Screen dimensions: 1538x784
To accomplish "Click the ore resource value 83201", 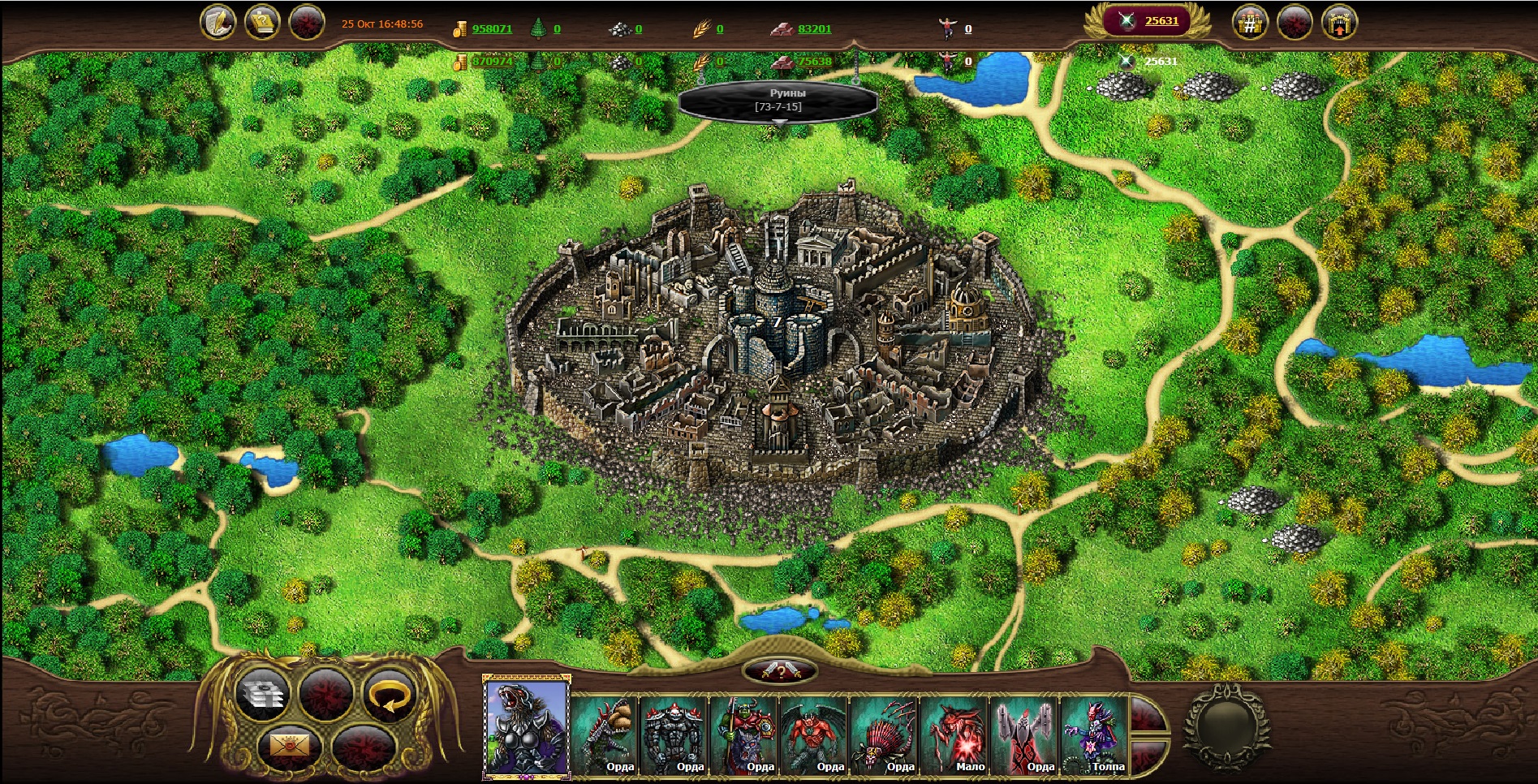I will [x=814, y=28].
